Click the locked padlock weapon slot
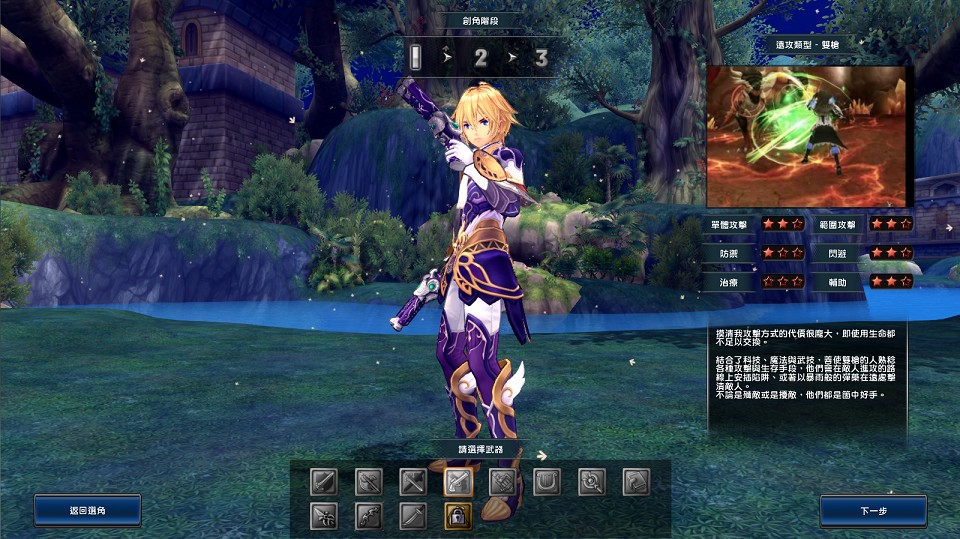 point(459,516)
